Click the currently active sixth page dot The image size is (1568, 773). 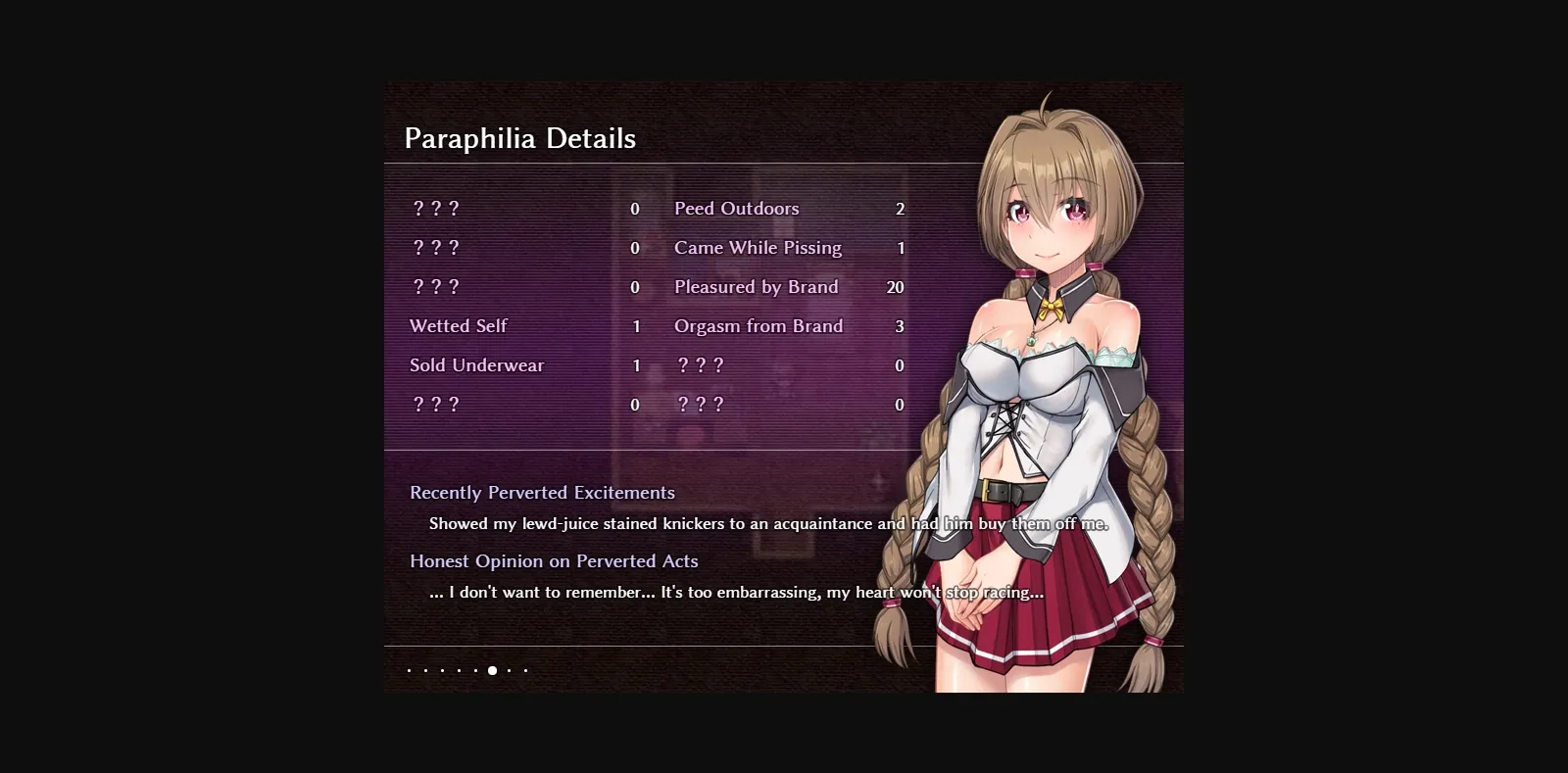click(493, 671)
